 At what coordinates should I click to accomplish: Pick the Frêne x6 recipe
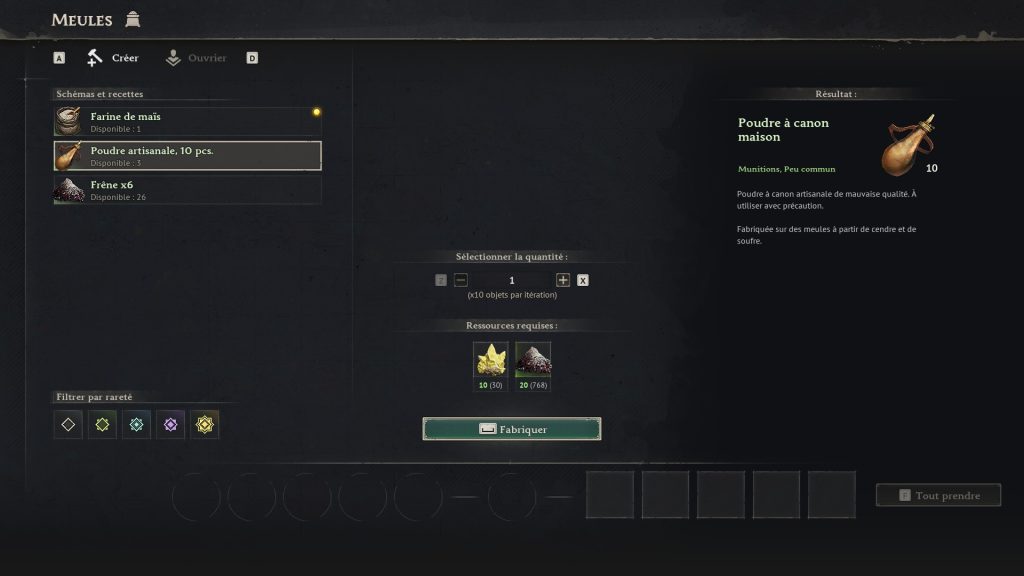(187, 190)
